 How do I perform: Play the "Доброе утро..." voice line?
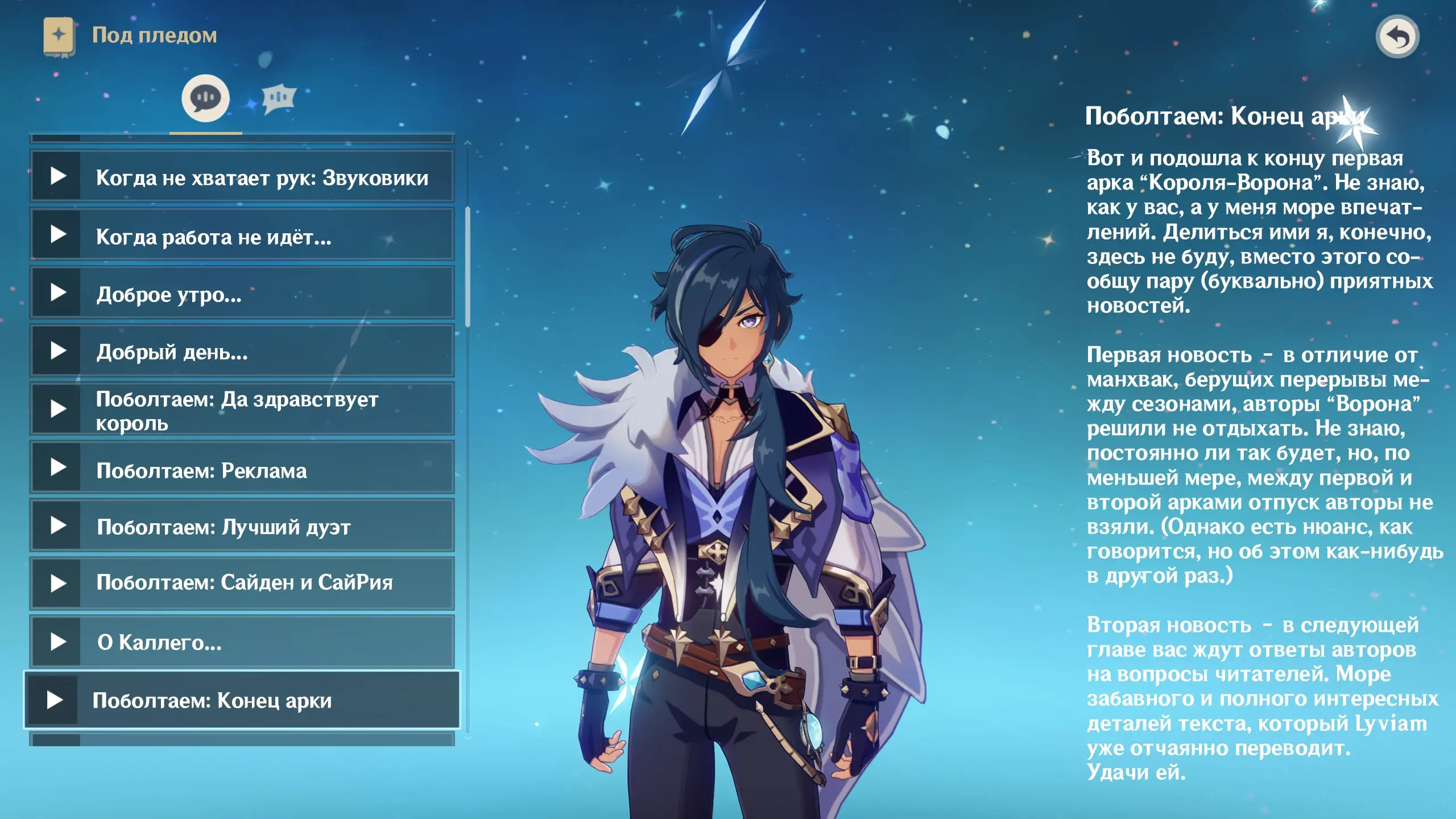[x=242, y=293]
